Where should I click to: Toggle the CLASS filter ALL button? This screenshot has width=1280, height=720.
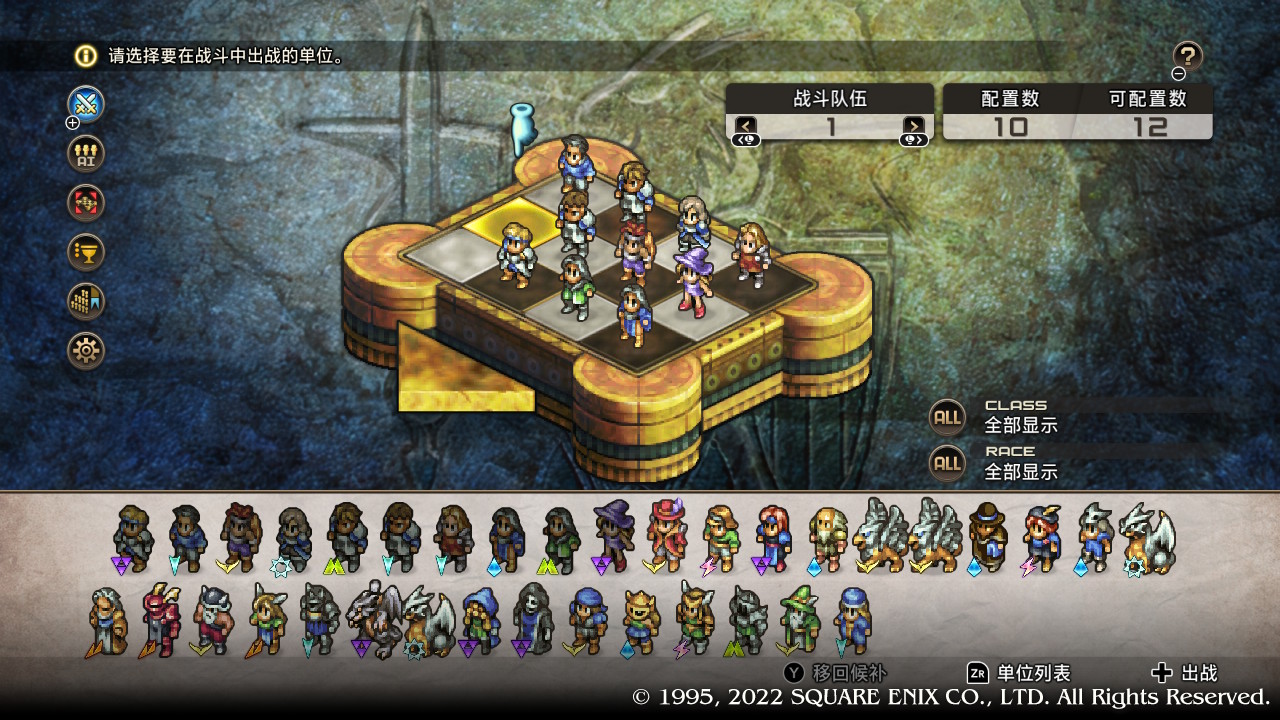[x=947, y=417]
